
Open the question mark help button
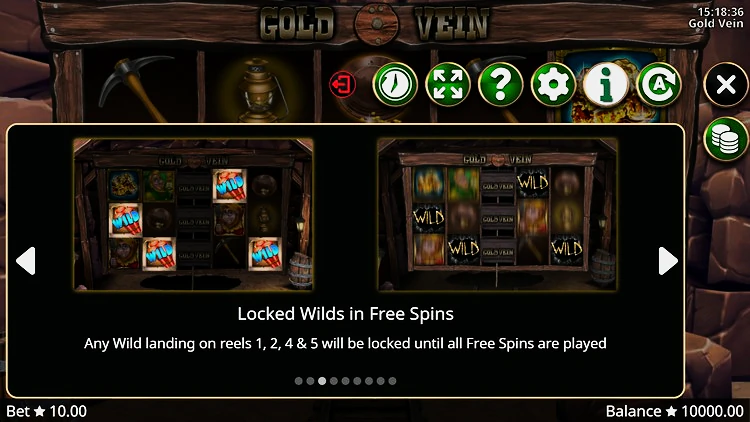coord(501,84)
